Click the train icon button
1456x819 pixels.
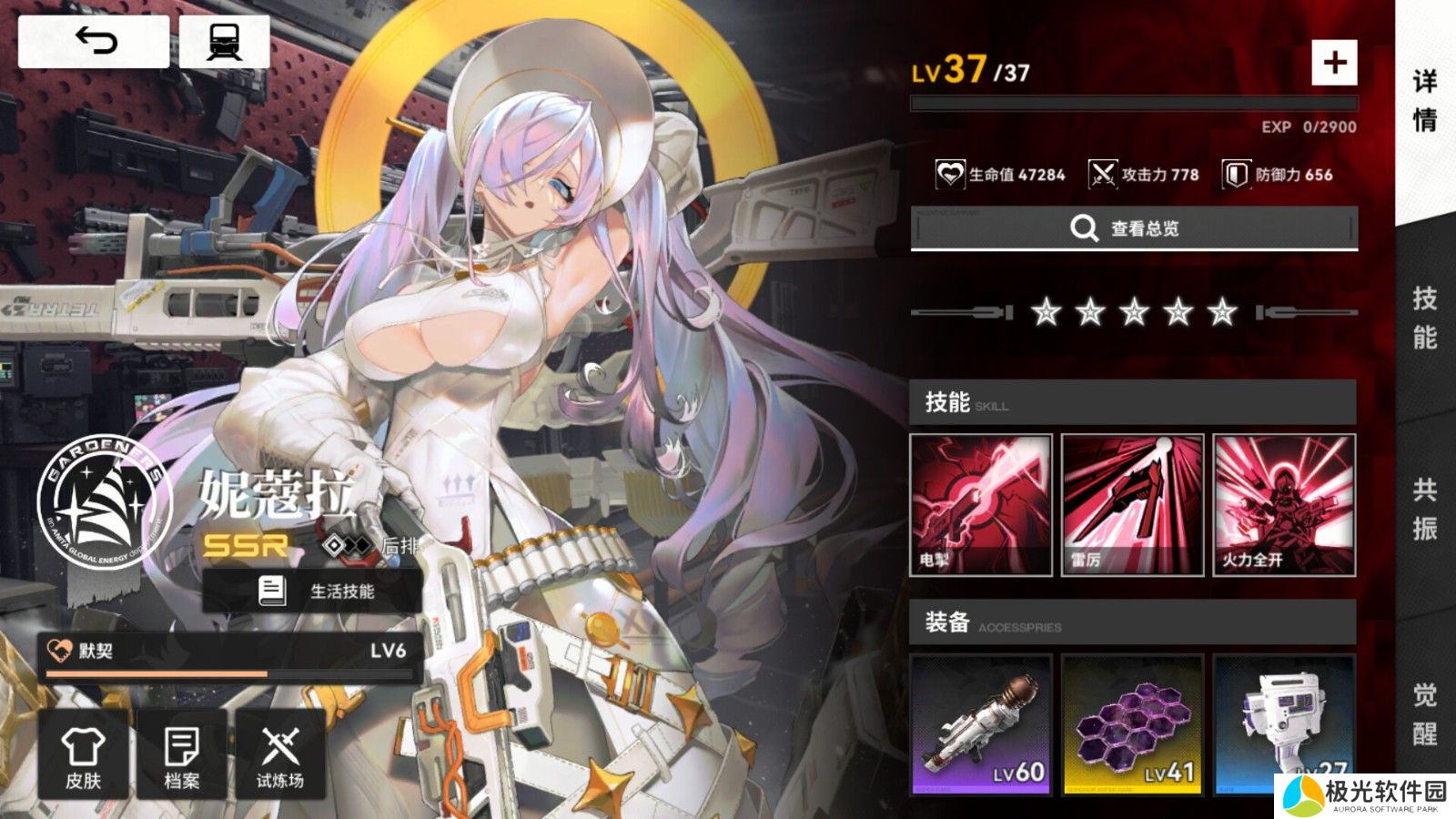click(x=224, y=41)
